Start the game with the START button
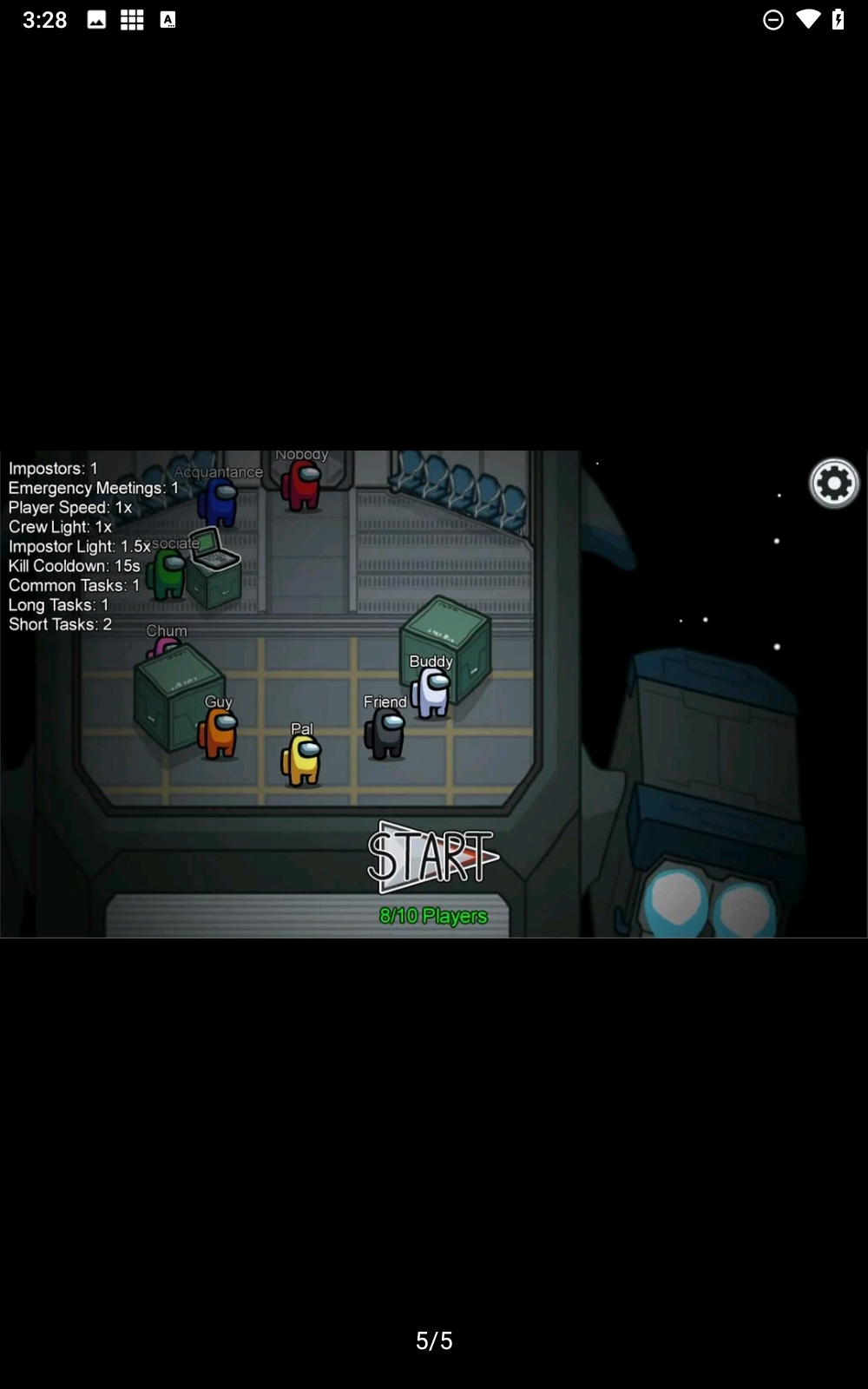The height and width of the screenshot is (1389, 868). tap(431, 856)
